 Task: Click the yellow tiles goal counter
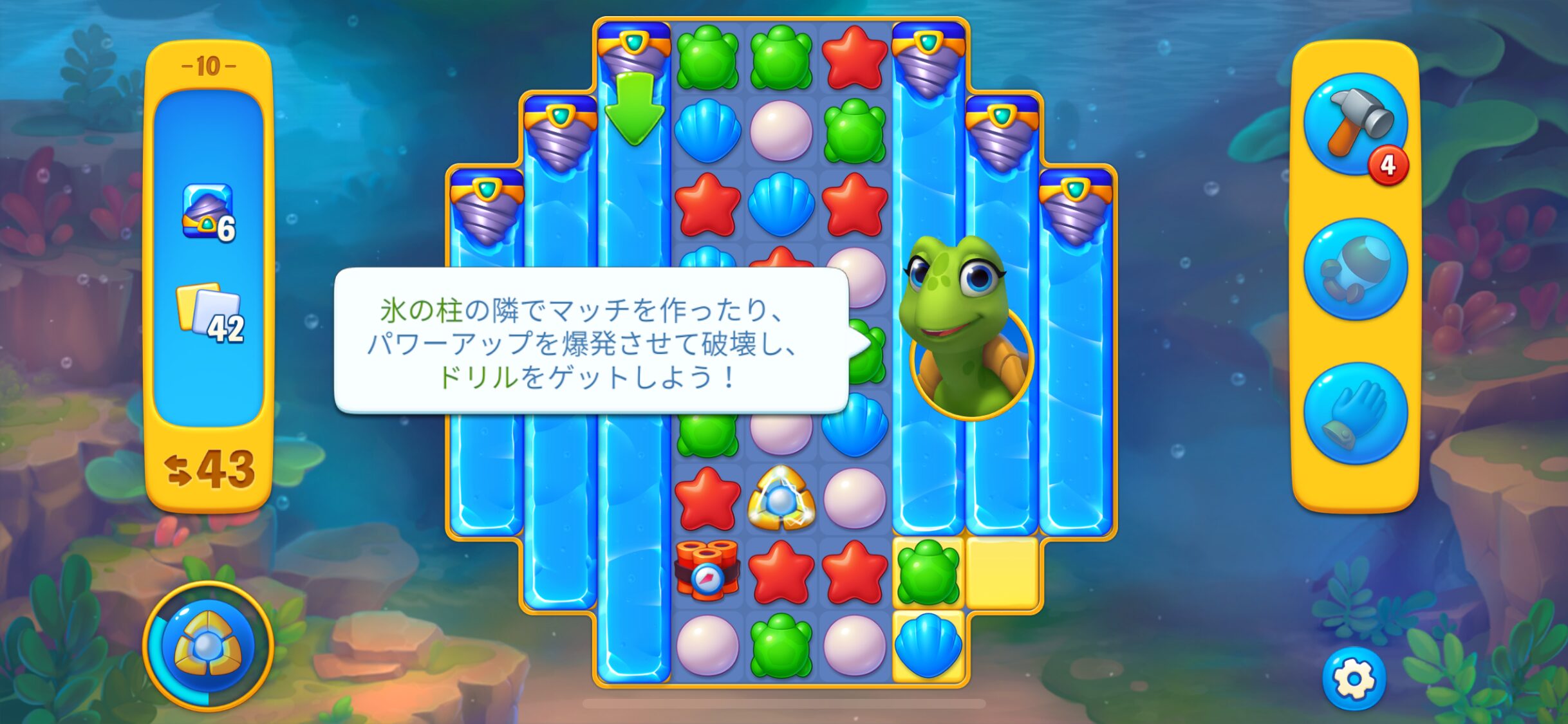[x=209, y=313]
